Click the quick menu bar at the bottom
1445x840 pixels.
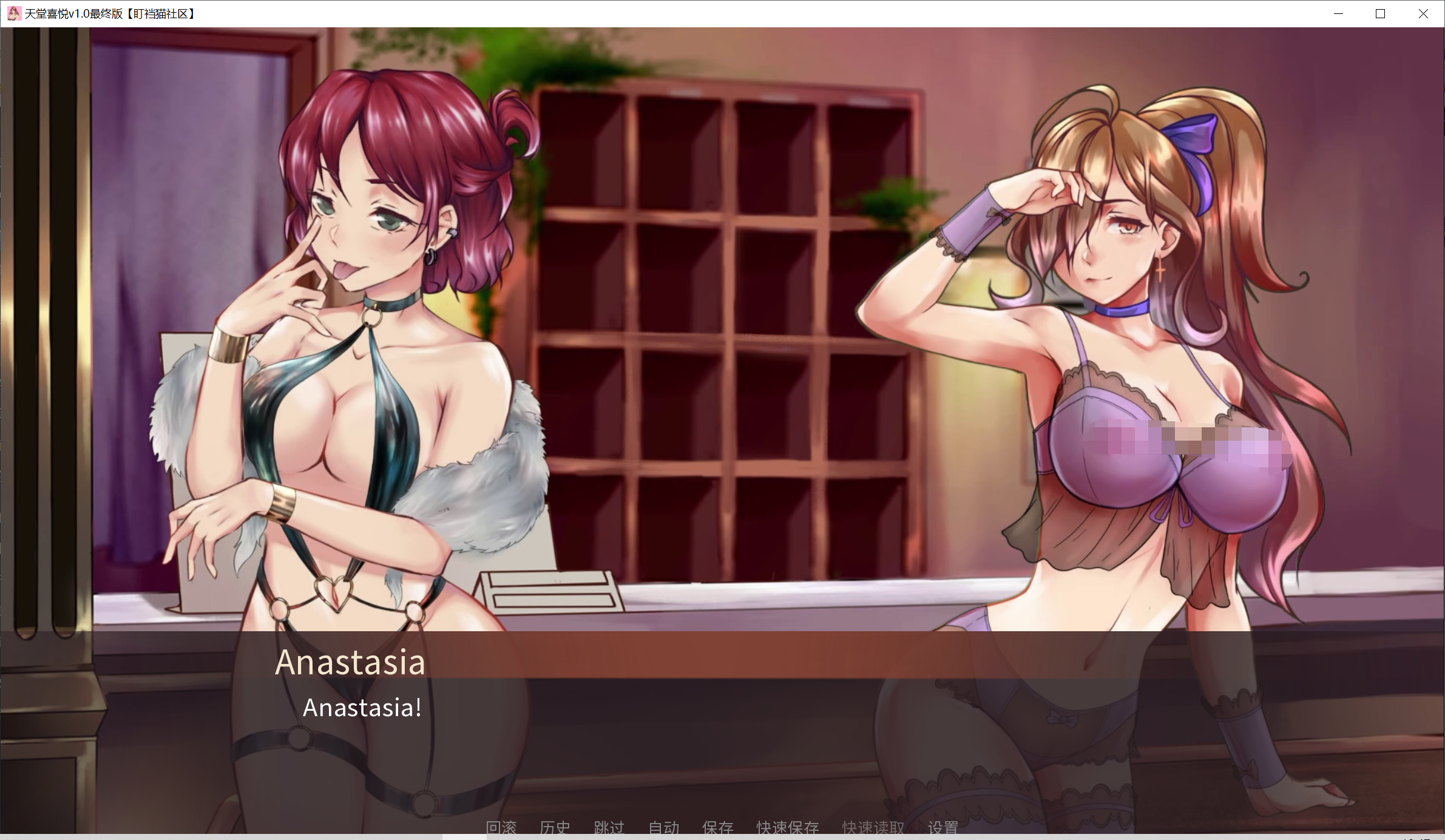(722, 827)
